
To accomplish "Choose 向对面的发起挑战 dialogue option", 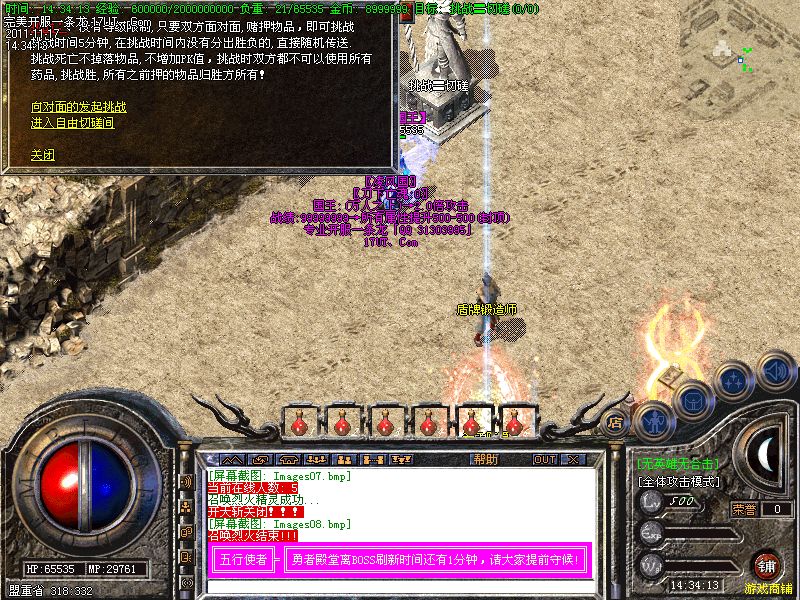I will click(79, 106).
